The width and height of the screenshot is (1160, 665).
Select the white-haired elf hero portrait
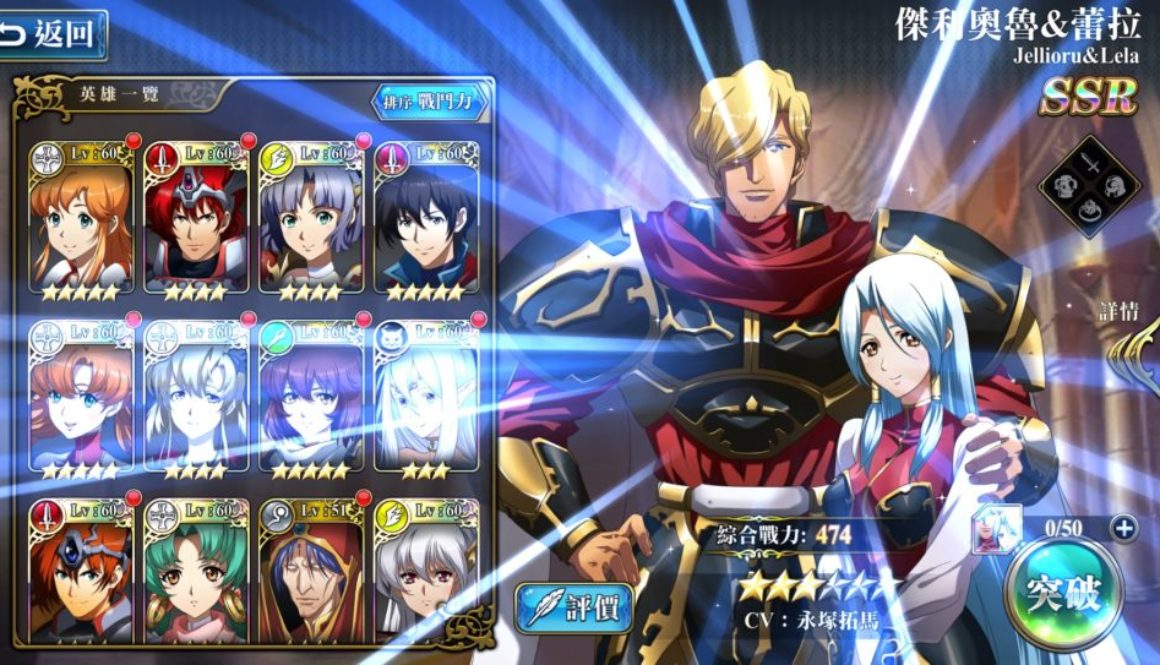[426, 398]
